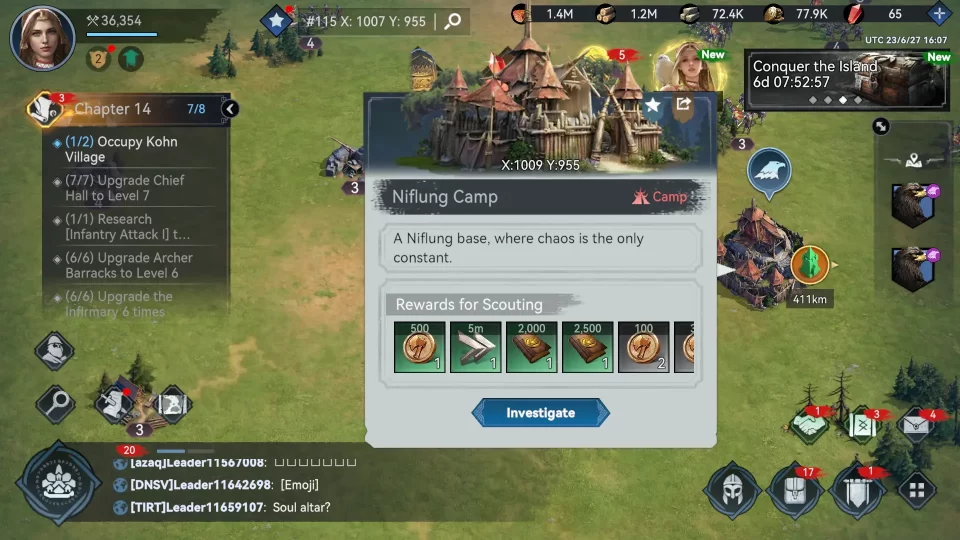Image resolution: width=960 pixels, height=540 pixels.
Task: Open the chat message box
Action: [300, 485]
